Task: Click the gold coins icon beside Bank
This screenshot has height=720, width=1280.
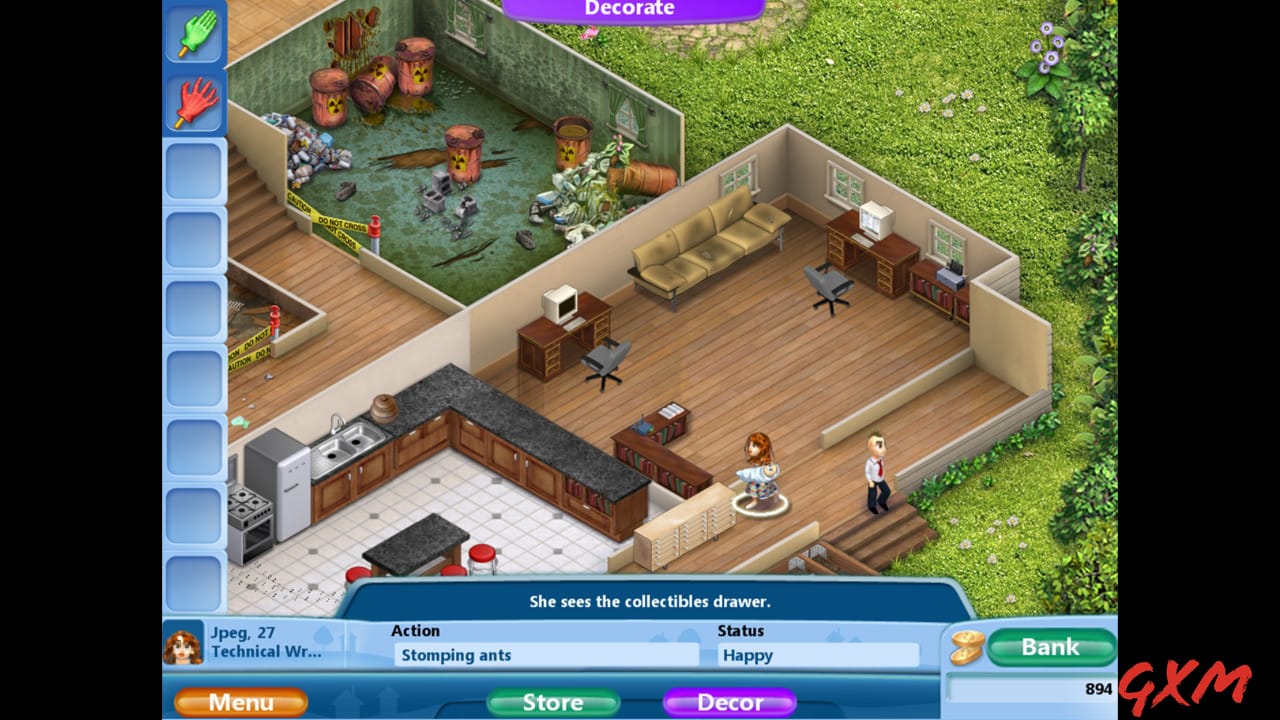Action: (966, 648)
